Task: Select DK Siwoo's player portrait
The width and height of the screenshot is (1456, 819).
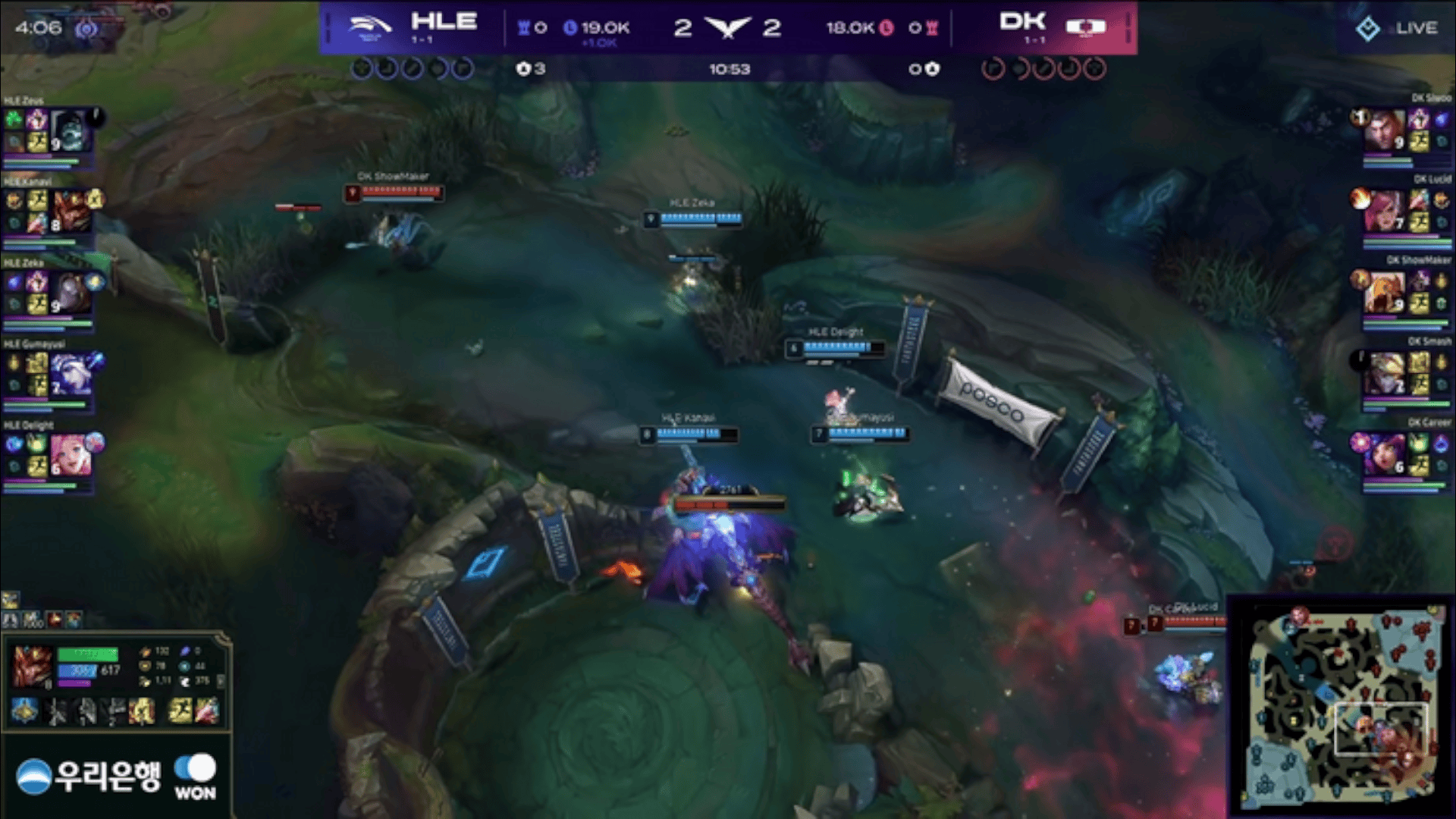Action: click(x=1383, y=130)
